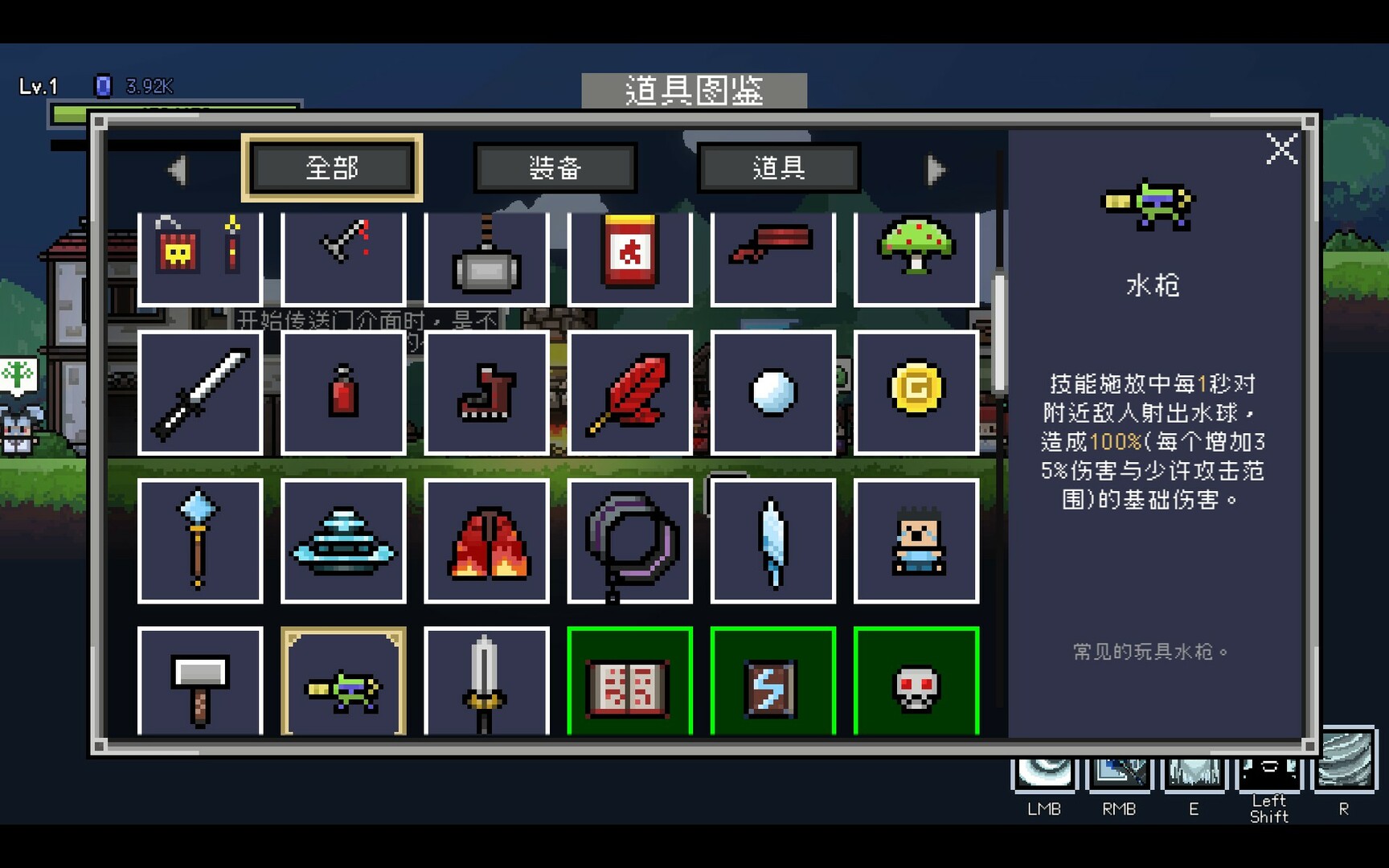Switch to the 装备 equipment tab
The height and width of the screenshot is (868, 1389).
(x=556, y=168)
